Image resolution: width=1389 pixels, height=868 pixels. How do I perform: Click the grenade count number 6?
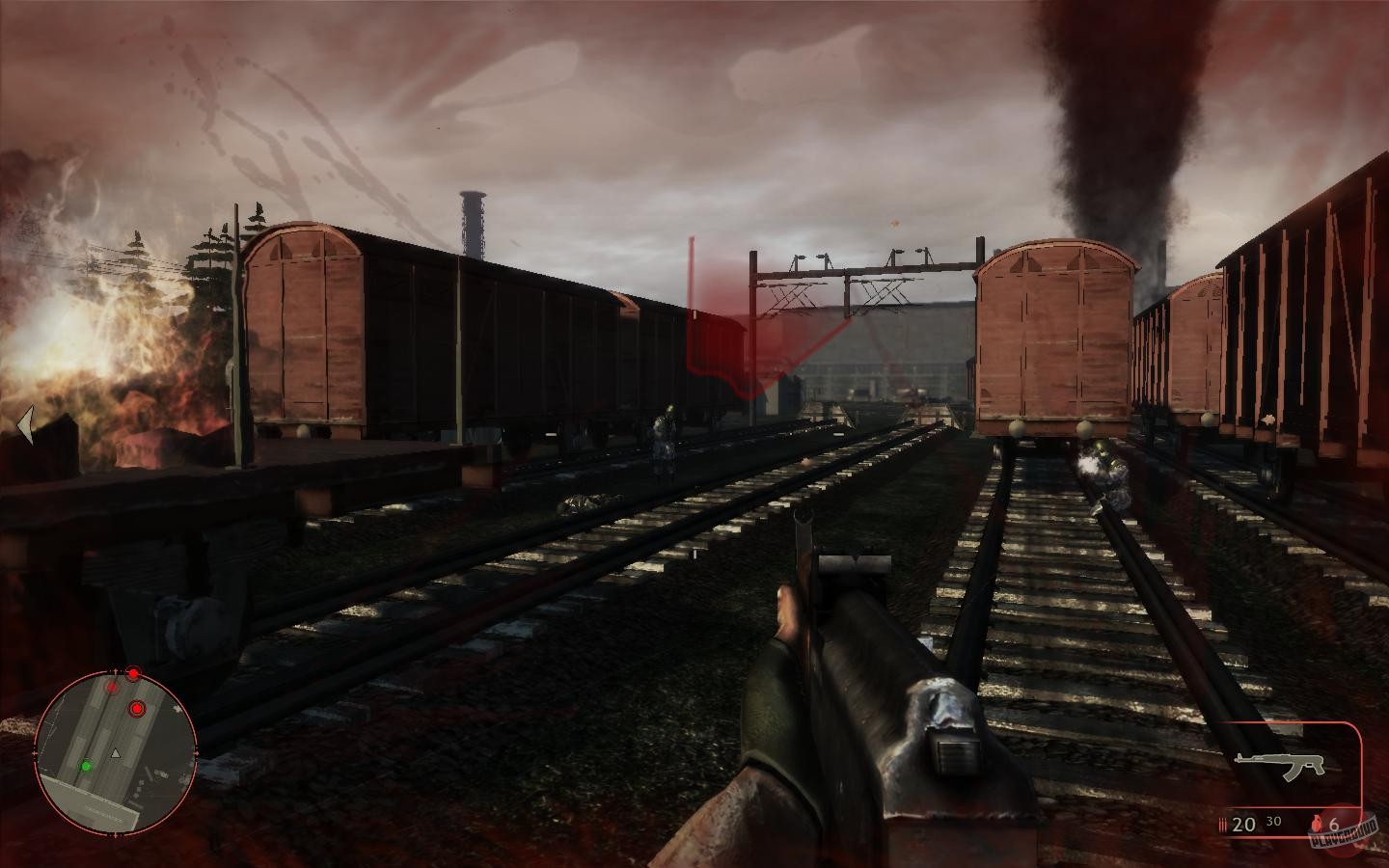1334,825
